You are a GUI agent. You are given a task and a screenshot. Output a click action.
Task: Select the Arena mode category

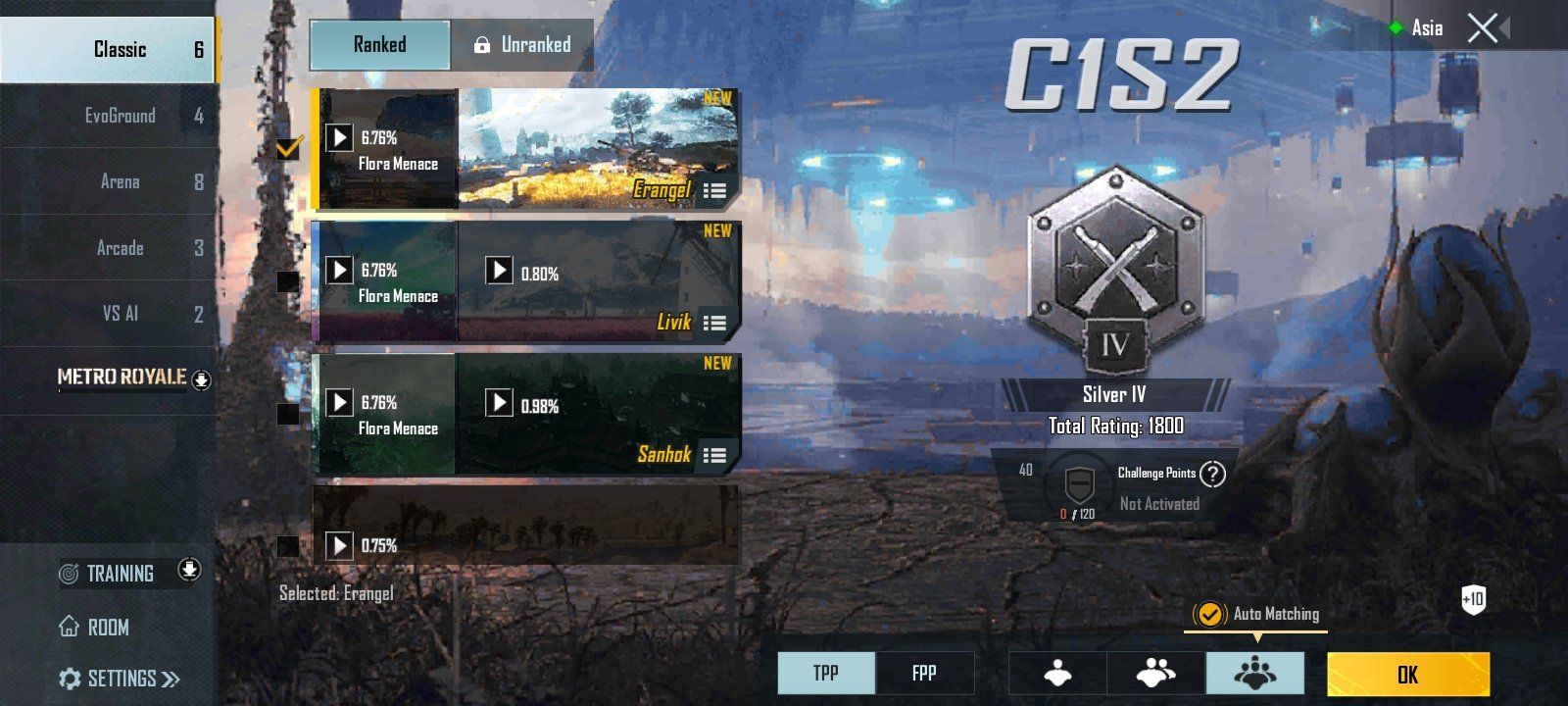[x=120, y=181]
